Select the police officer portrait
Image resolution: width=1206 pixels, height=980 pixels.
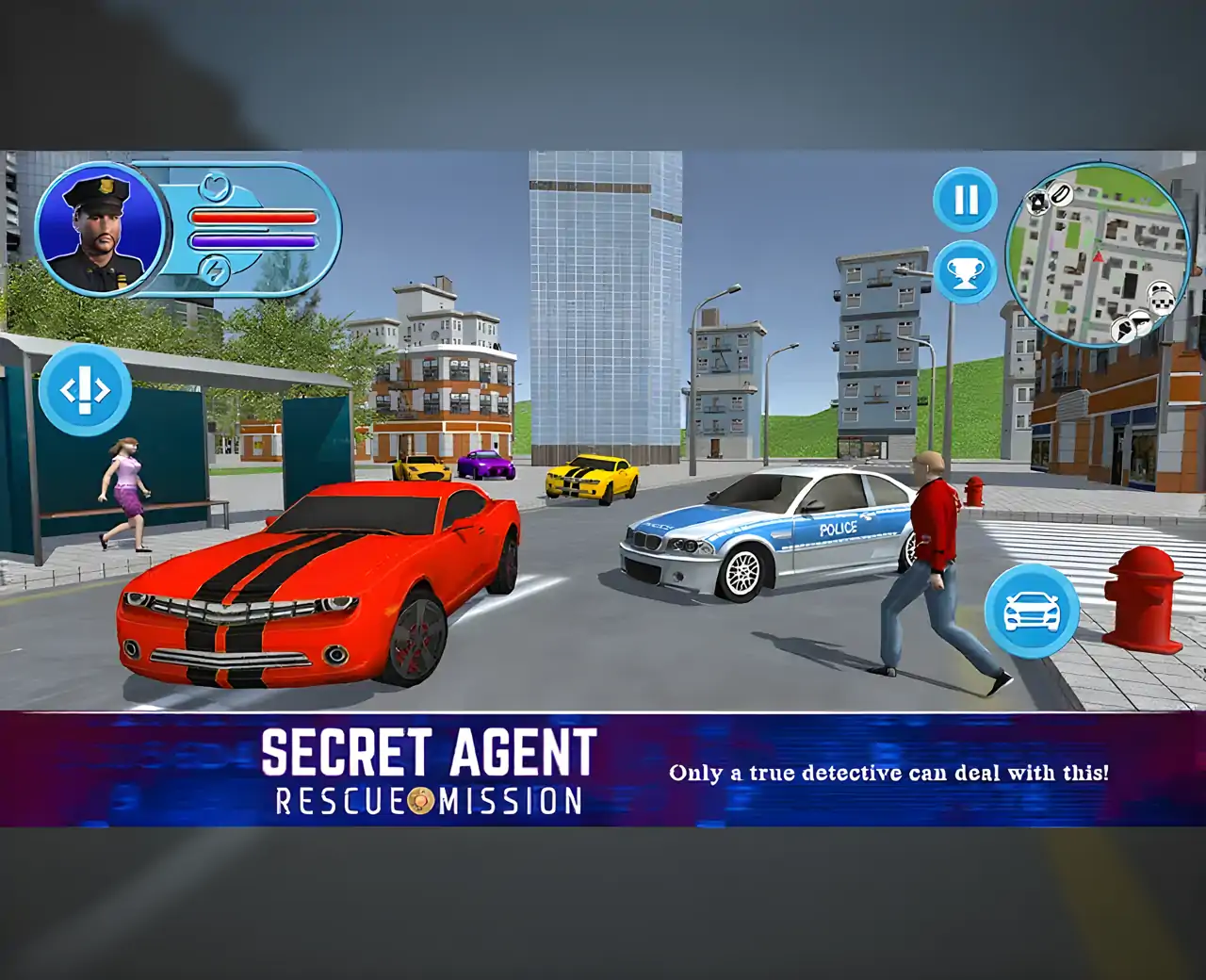(x=100, y=229)
